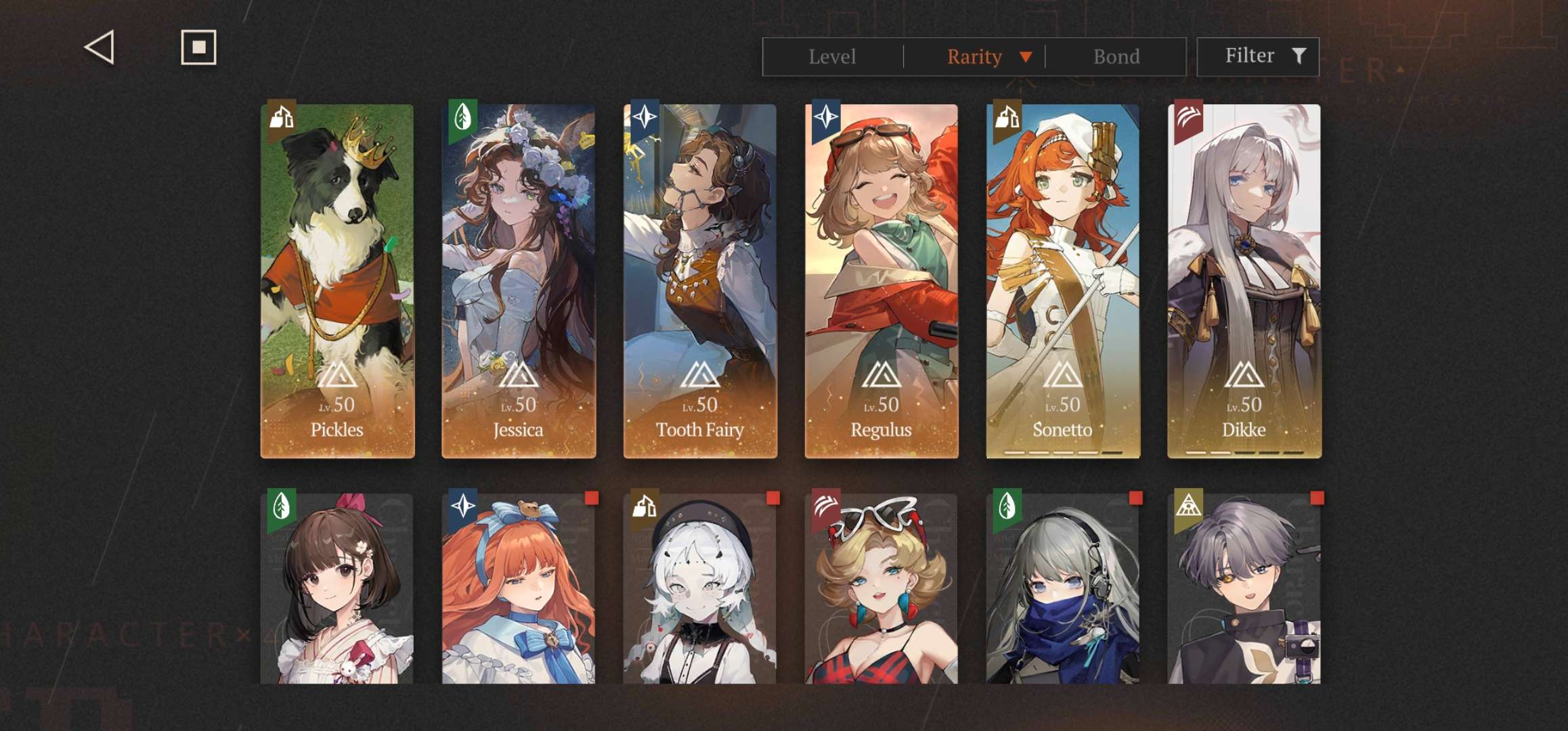Tap the square home icon

tap(198, 47)
